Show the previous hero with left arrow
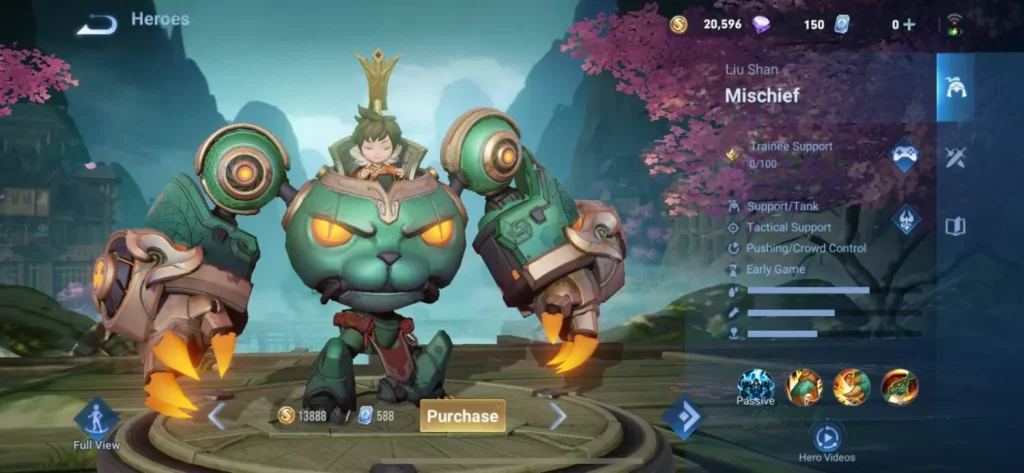 point(216,416)
